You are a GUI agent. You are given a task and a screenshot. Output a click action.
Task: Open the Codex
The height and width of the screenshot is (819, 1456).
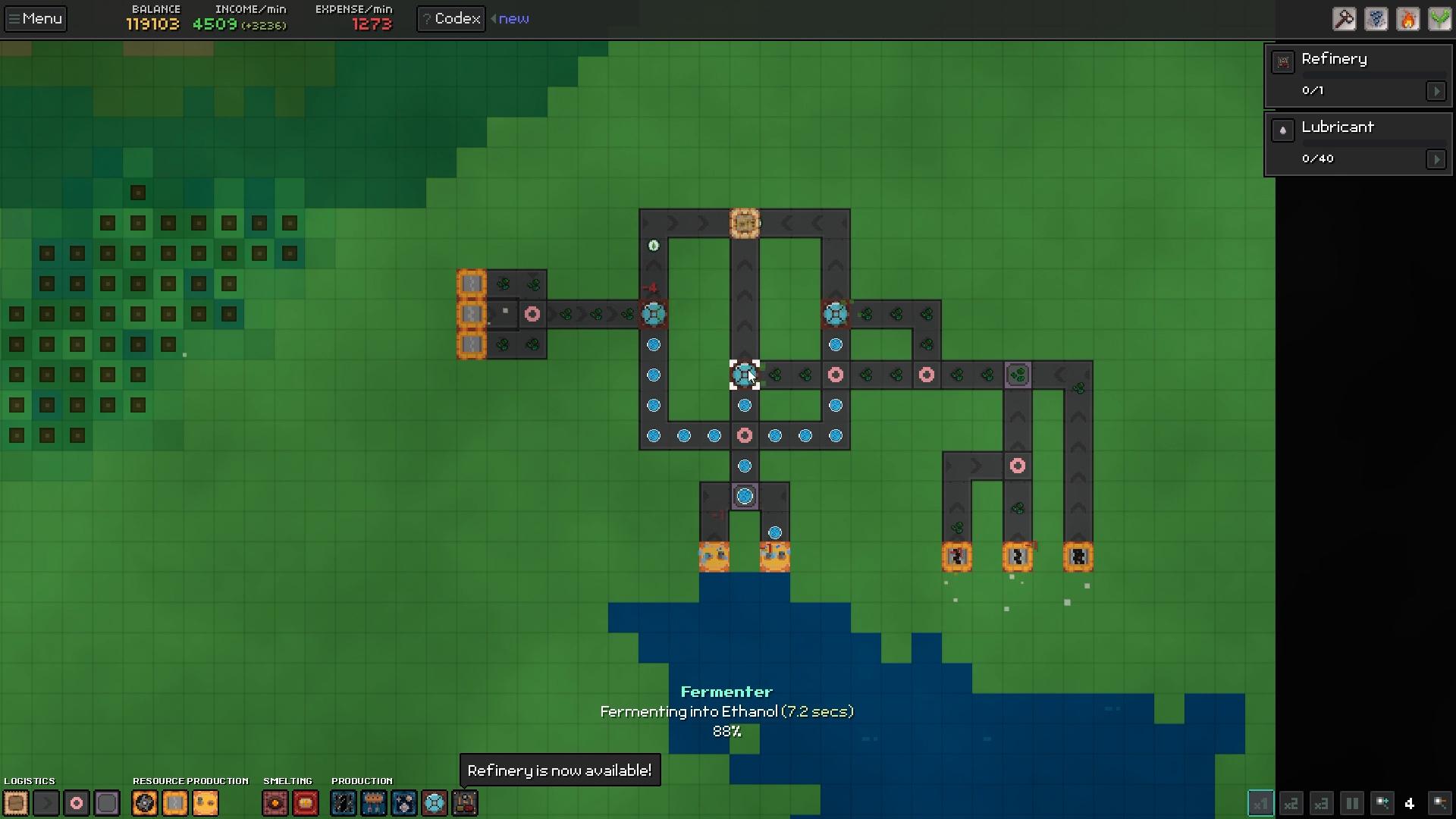point(450,18)
